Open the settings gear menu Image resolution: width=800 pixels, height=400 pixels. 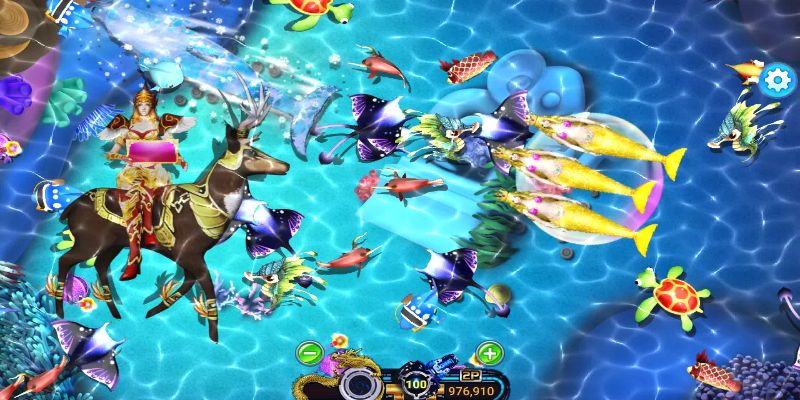[776, 80]
